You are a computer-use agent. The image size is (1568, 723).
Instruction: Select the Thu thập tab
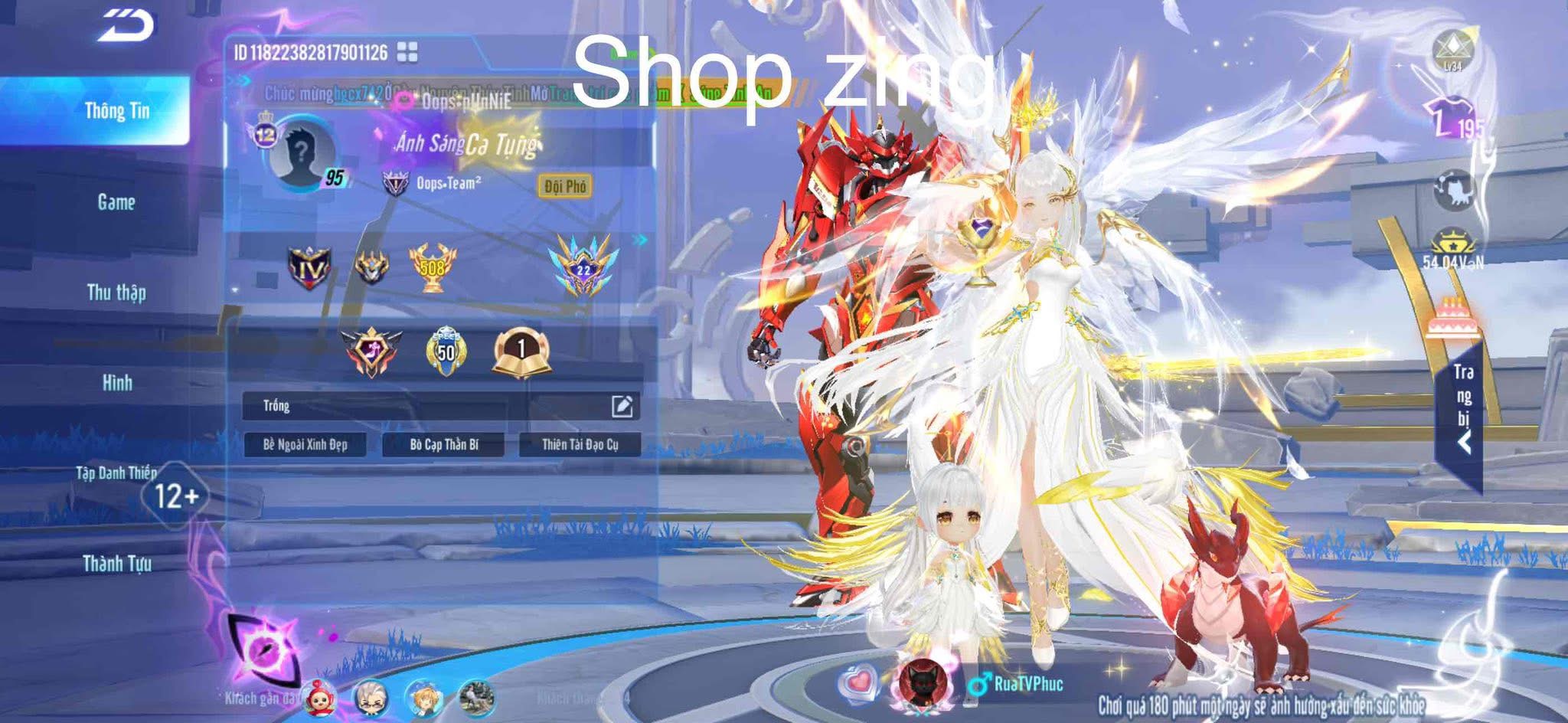pyautogui.click(x=116, y=293)
